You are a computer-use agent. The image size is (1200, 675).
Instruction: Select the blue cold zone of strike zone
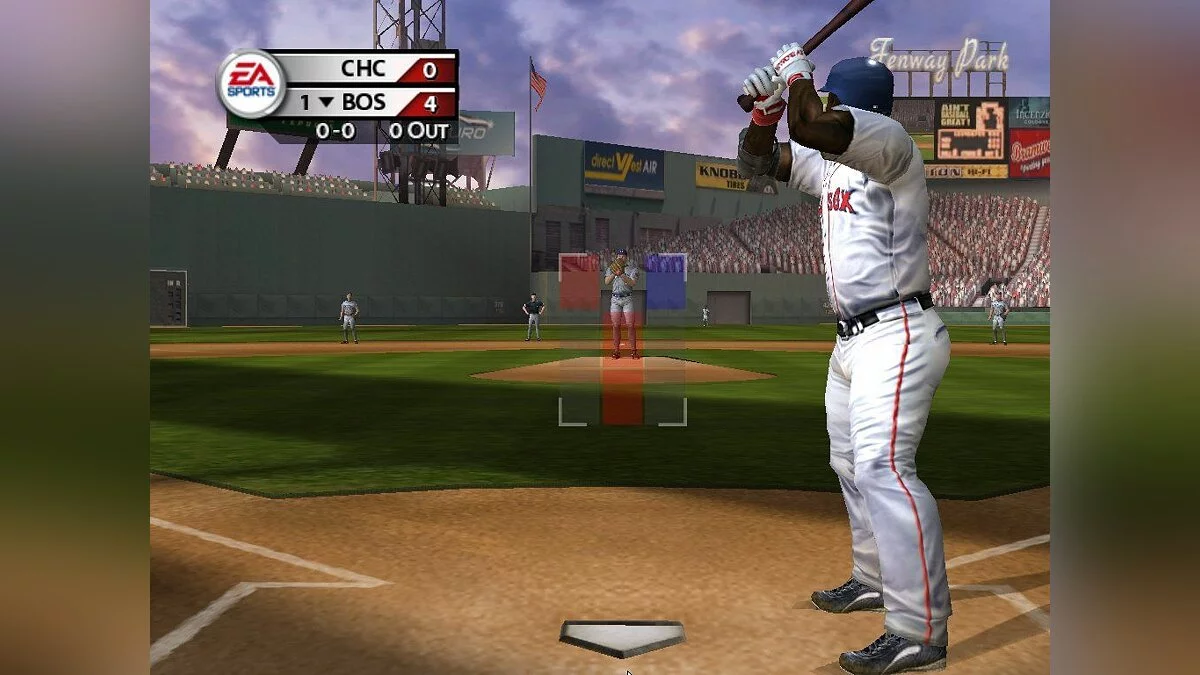pyautogui.click(x=666, y=281)
